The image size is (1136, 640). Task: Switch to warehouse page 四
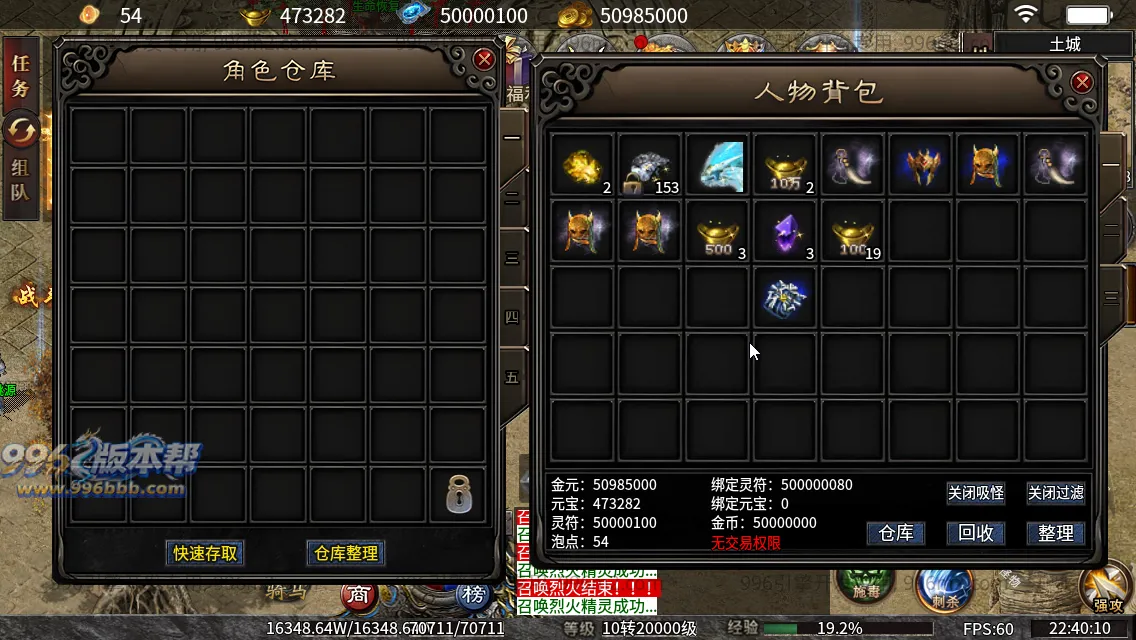pos(512,318)
